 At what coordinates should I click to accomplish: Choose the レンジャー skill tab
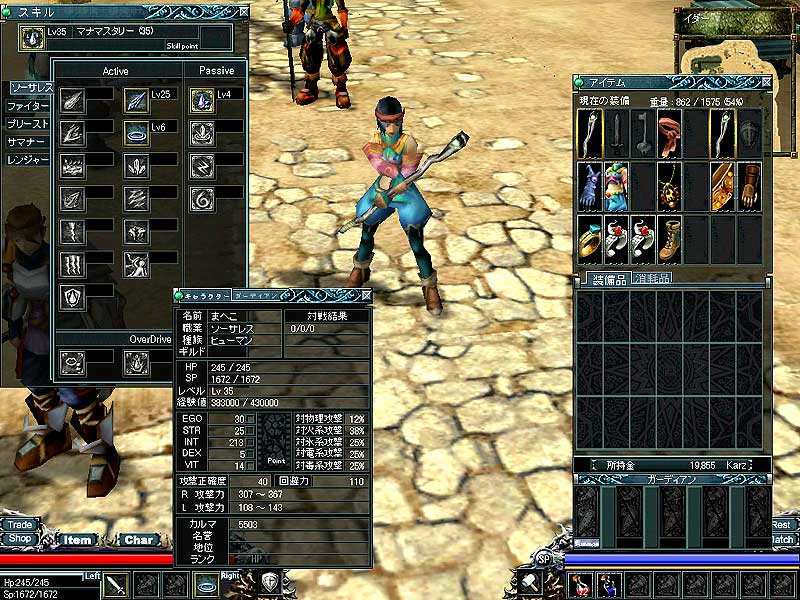coord(26,160)
